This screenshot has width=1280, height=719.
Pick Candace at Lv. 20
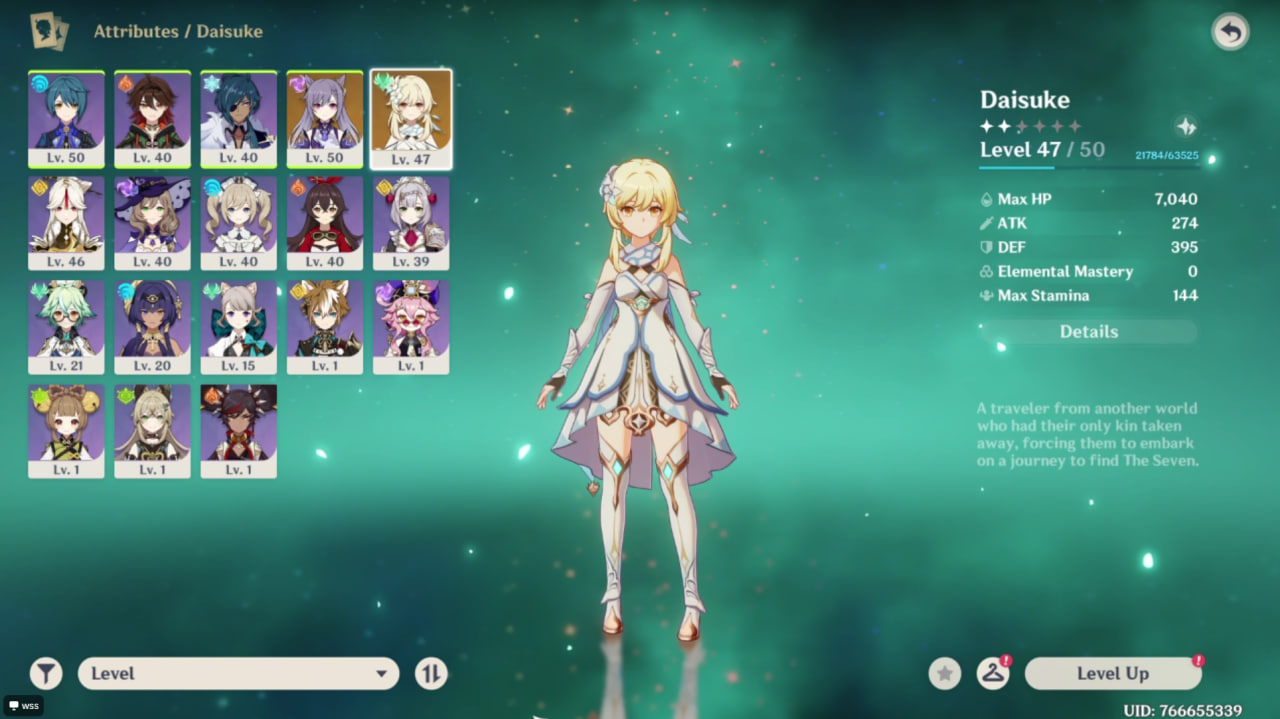[152, 326]
